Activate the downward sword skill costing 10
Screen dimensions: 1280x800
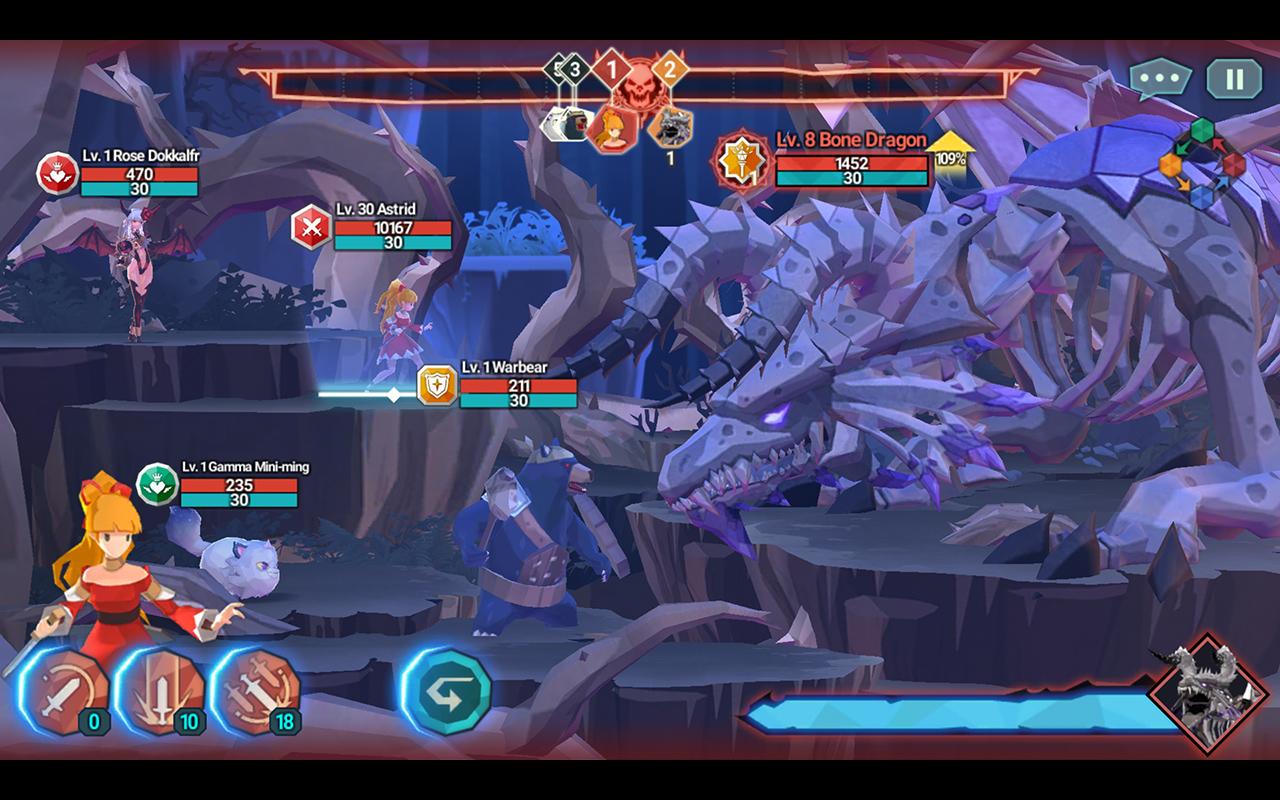tap(165, 690)
